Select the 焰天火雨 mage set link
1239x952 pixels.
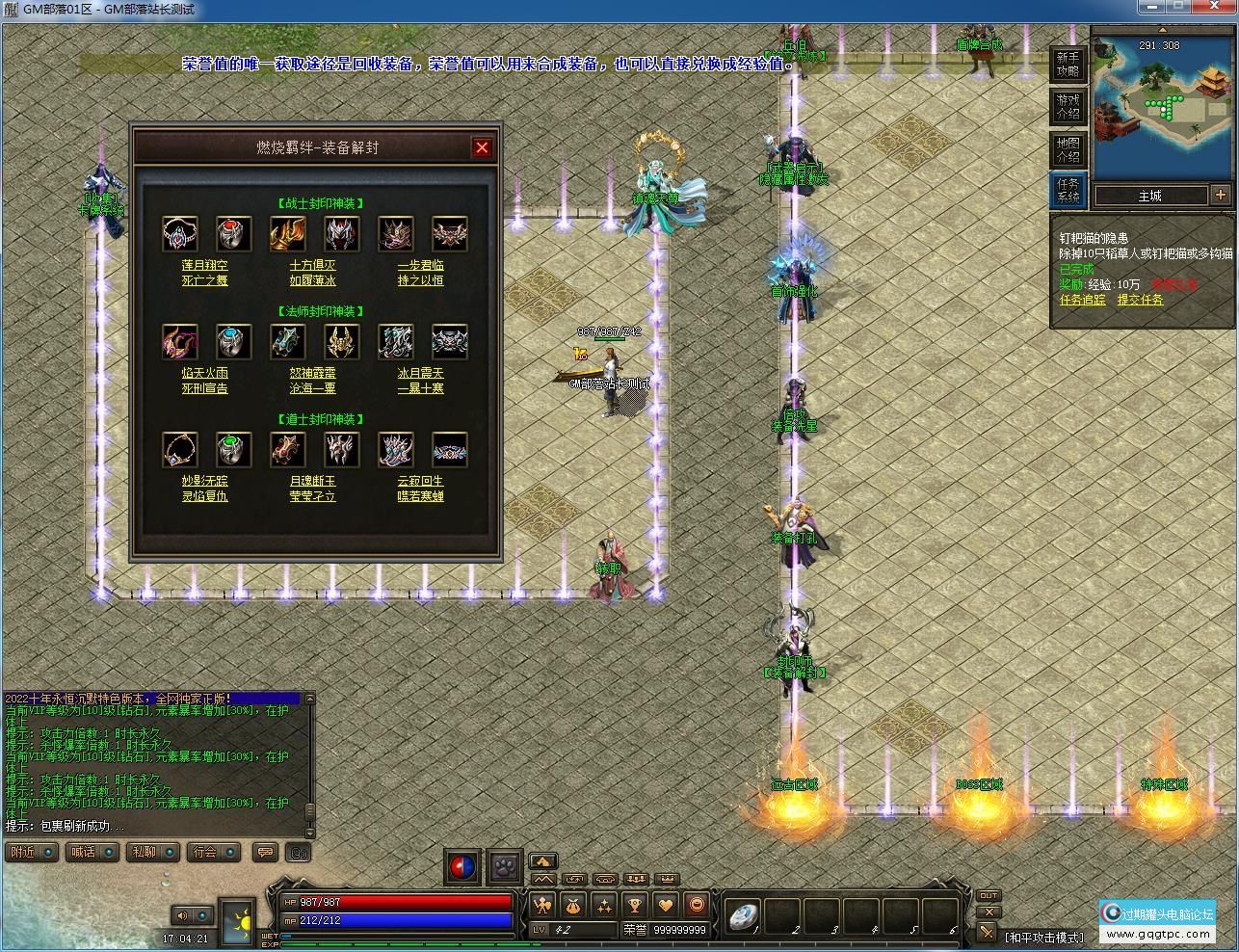tap(204, 373)
